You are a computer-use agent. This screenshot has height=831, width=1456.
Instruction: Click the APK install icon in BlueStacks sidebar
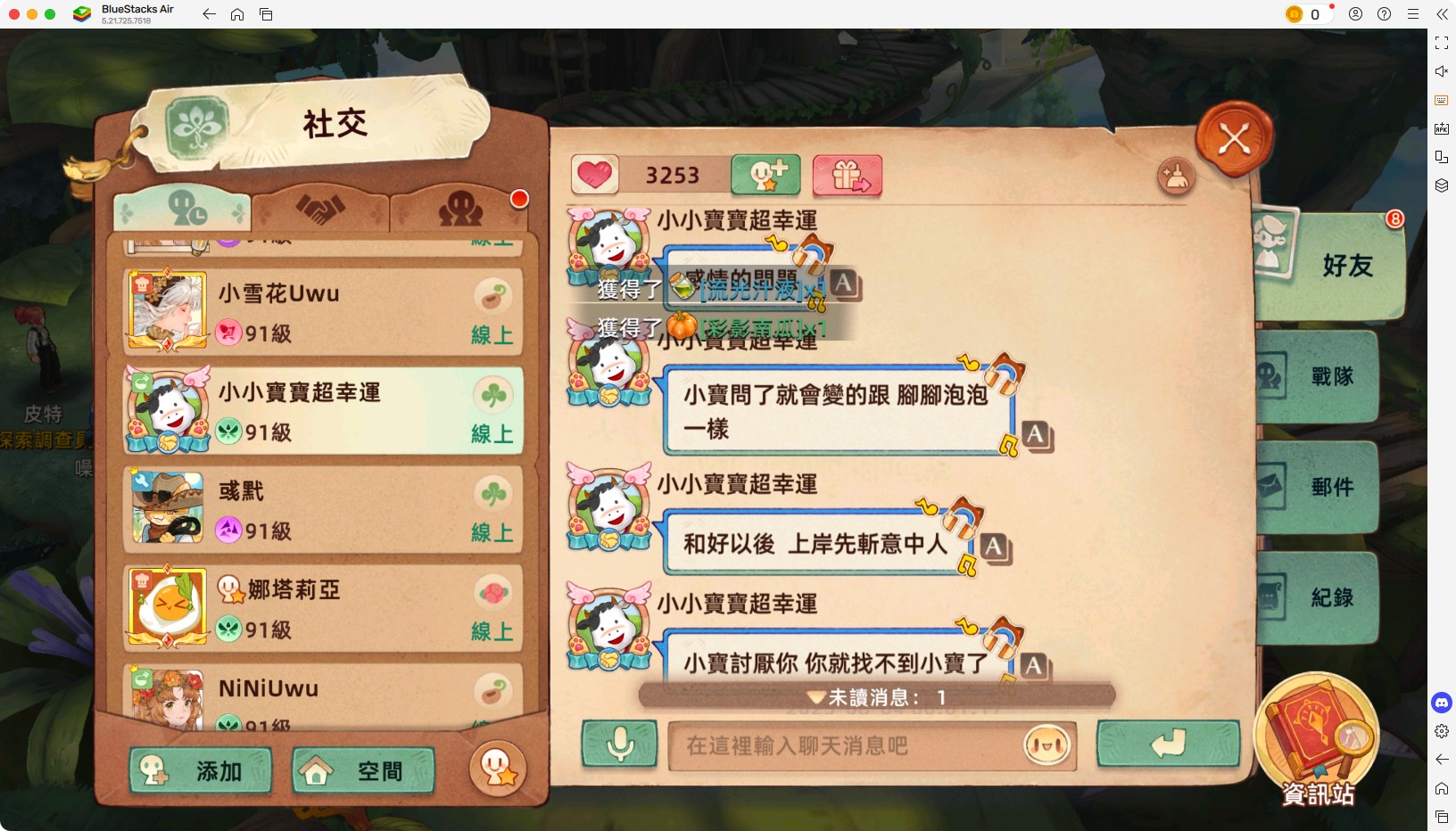click(1442, 128)
